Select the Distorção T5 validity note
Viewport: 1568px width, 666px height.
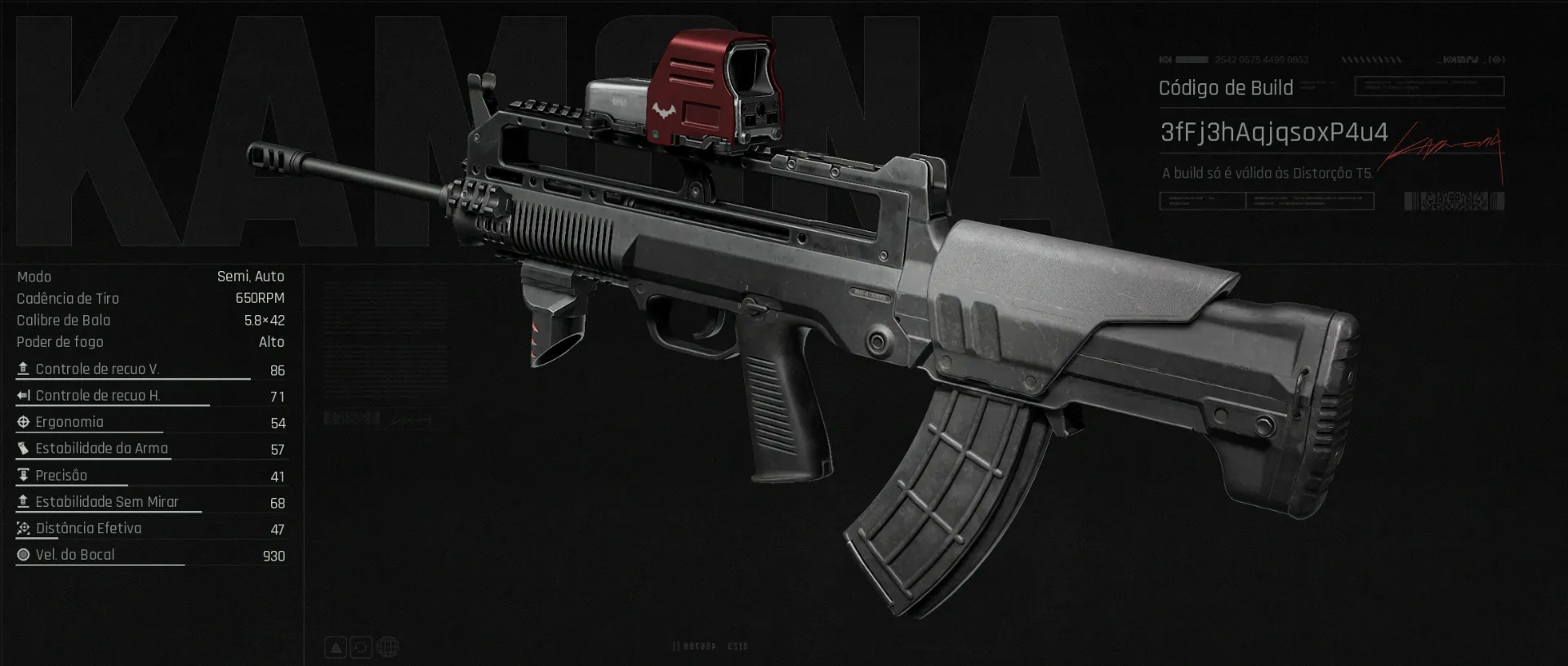point(1267,173)
